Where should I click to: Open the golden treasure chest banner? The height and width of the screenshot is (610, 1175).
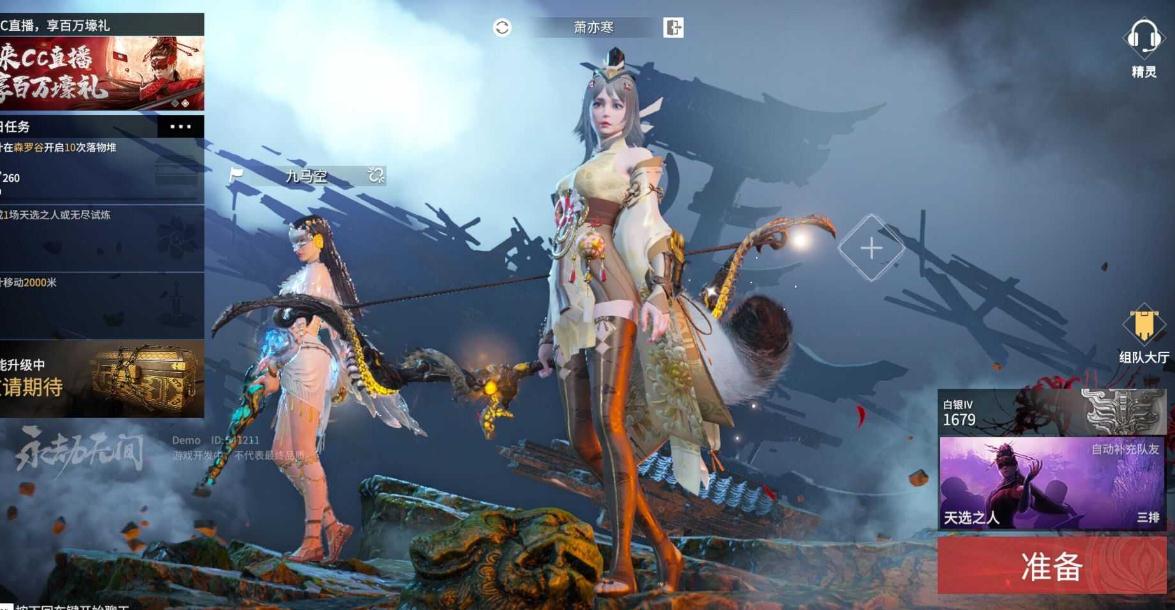(x=101, y=378)
